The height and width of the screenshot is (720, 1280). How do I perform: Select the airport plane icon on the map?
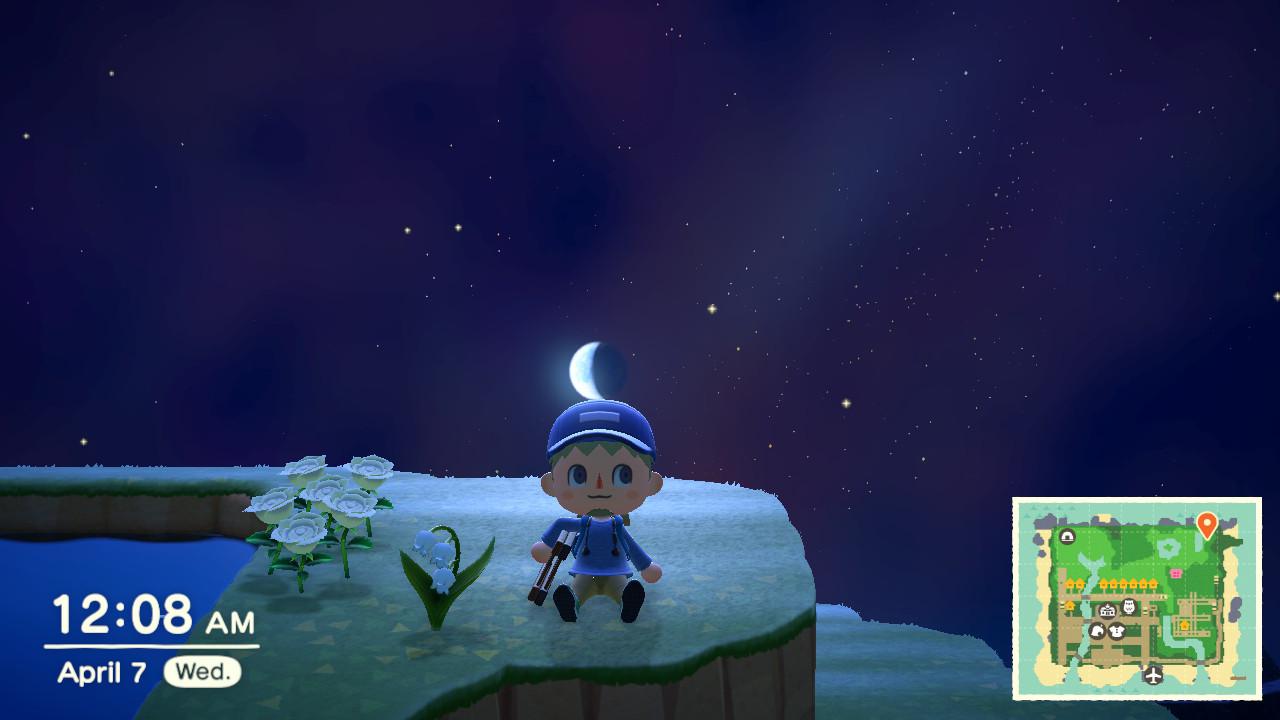1153,676
